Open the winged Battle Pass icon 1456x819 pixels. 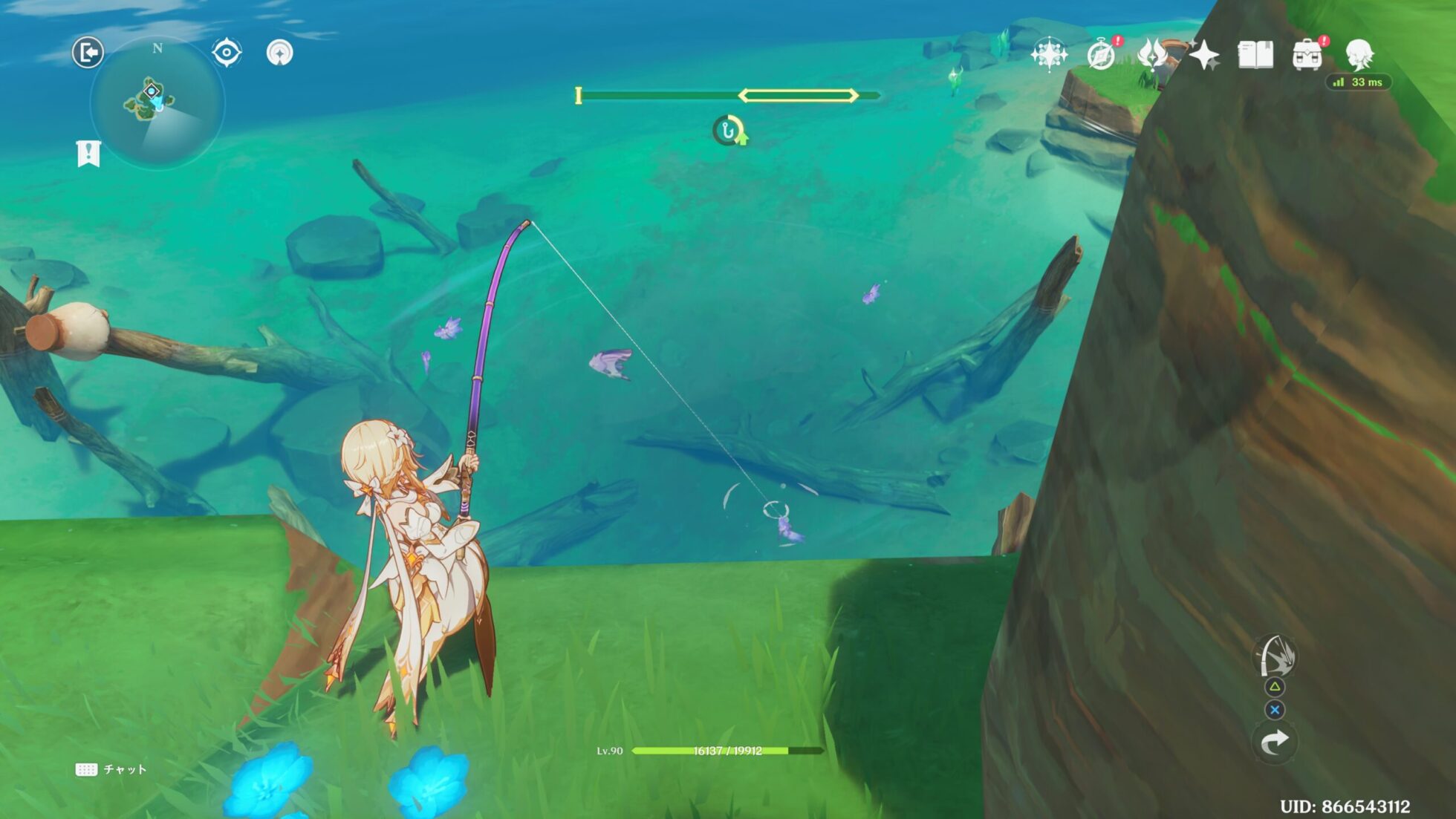(x=1152, y=54)
